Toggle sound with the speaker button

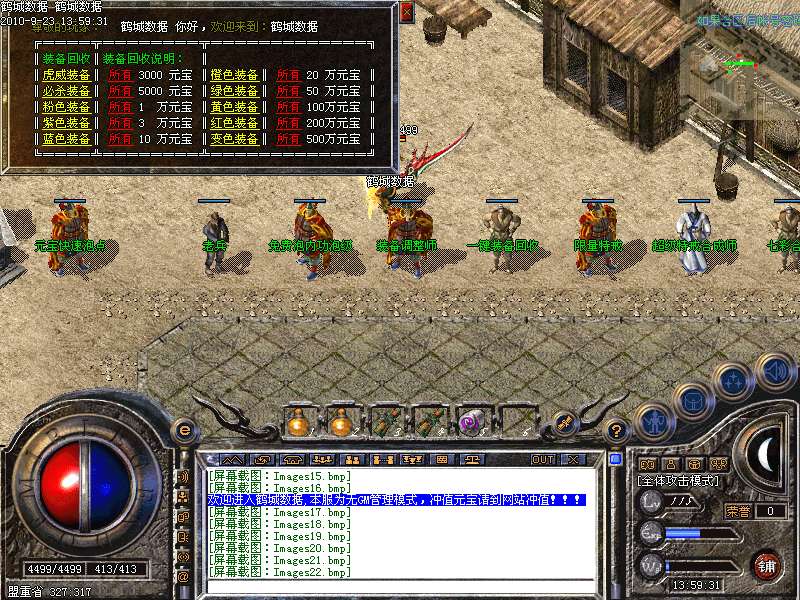click(775, 372)
